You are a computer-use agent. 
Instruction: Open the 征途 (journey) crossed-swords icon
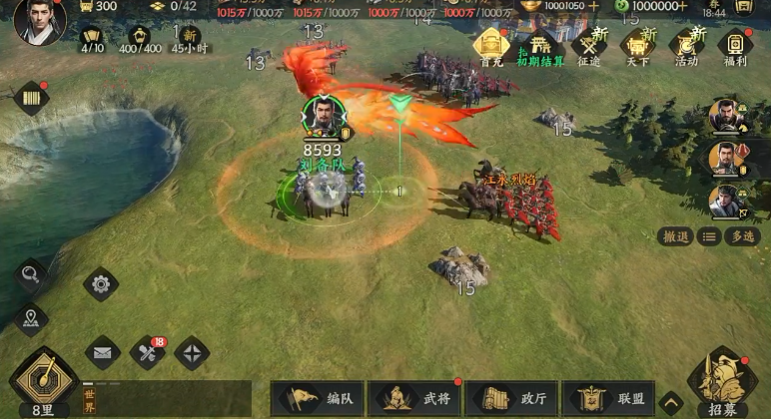(x=589, y=45)
